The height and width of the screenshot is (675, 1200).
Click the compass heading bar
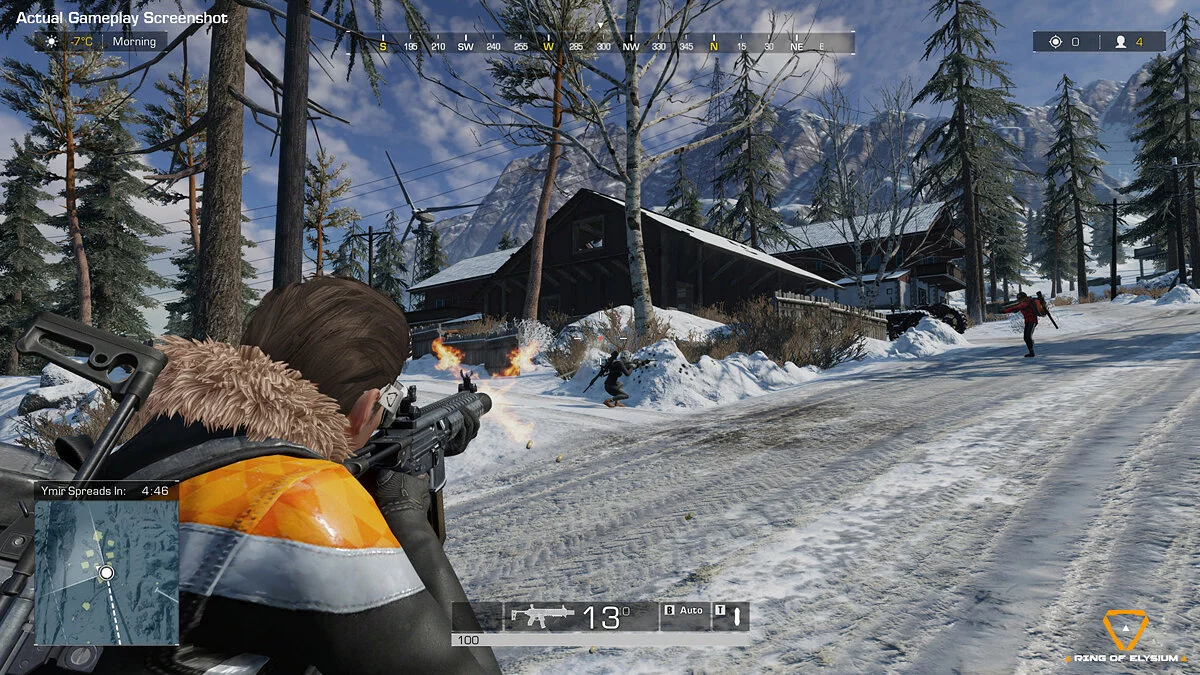[600, 45]
